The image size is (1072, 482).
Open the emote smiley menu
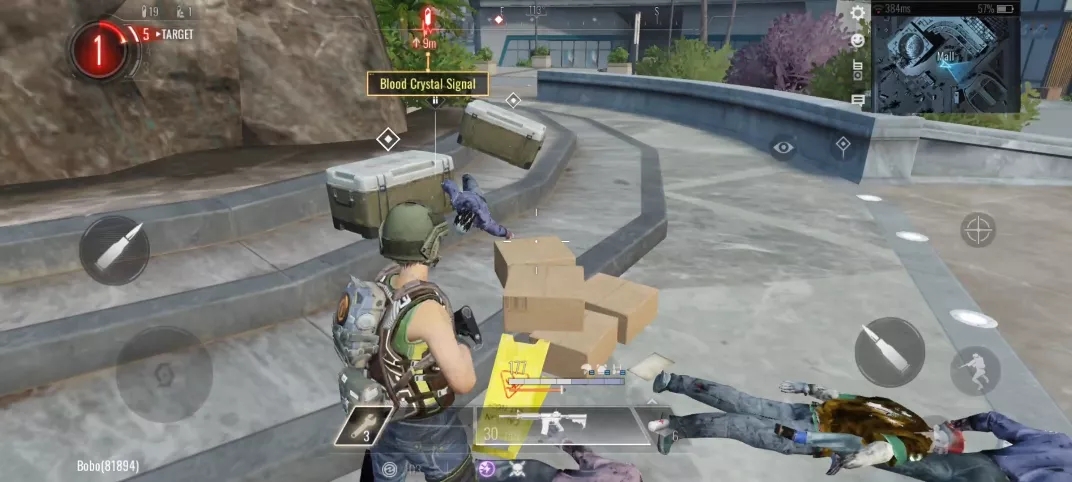858,40
